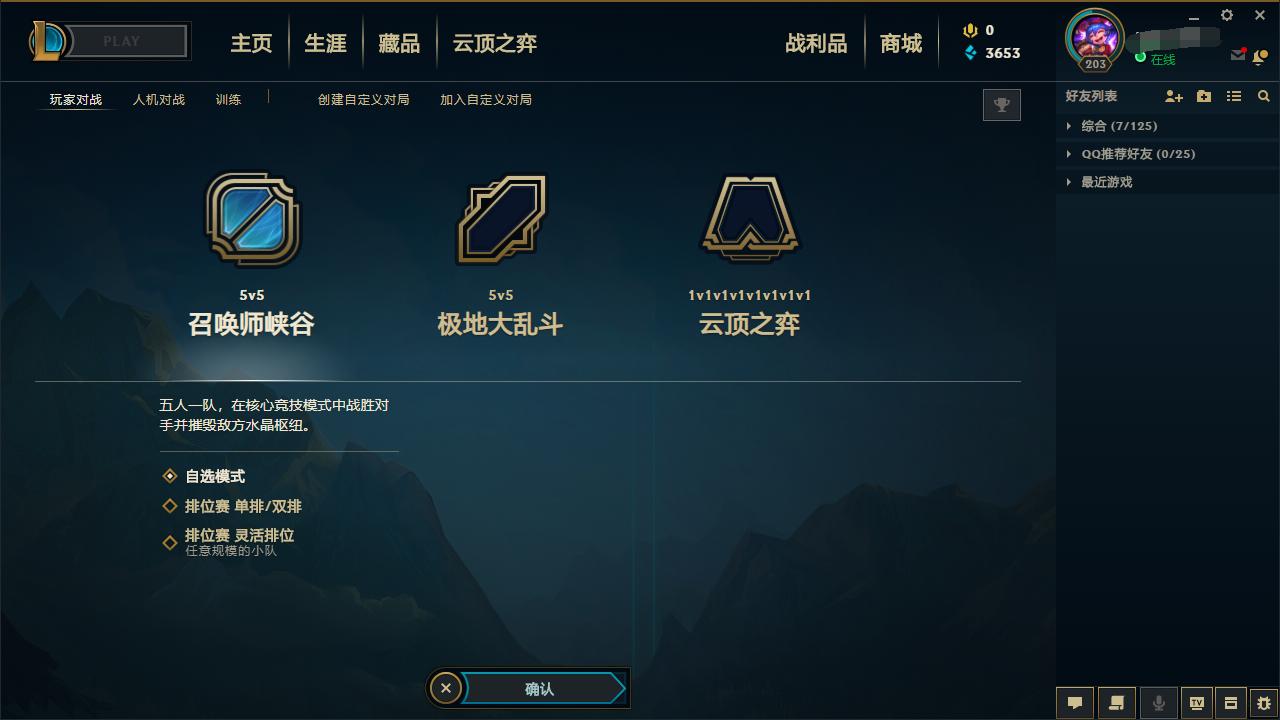Open the friend list view options icon
This screenshot has width=1280, height=720.
tap(1233, 96)
